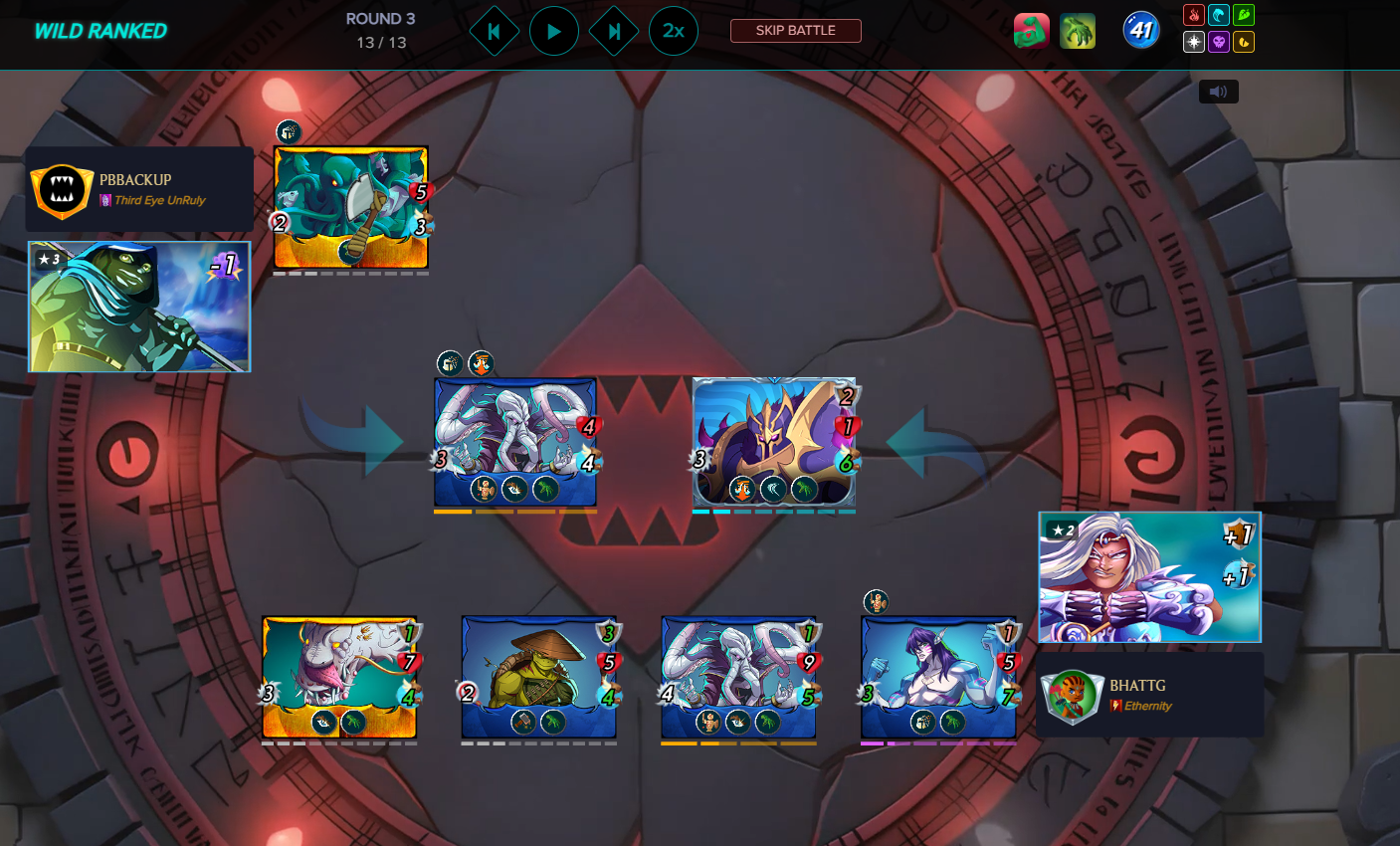
Task: Mute the battle sound
Action: pos(1218,92)
